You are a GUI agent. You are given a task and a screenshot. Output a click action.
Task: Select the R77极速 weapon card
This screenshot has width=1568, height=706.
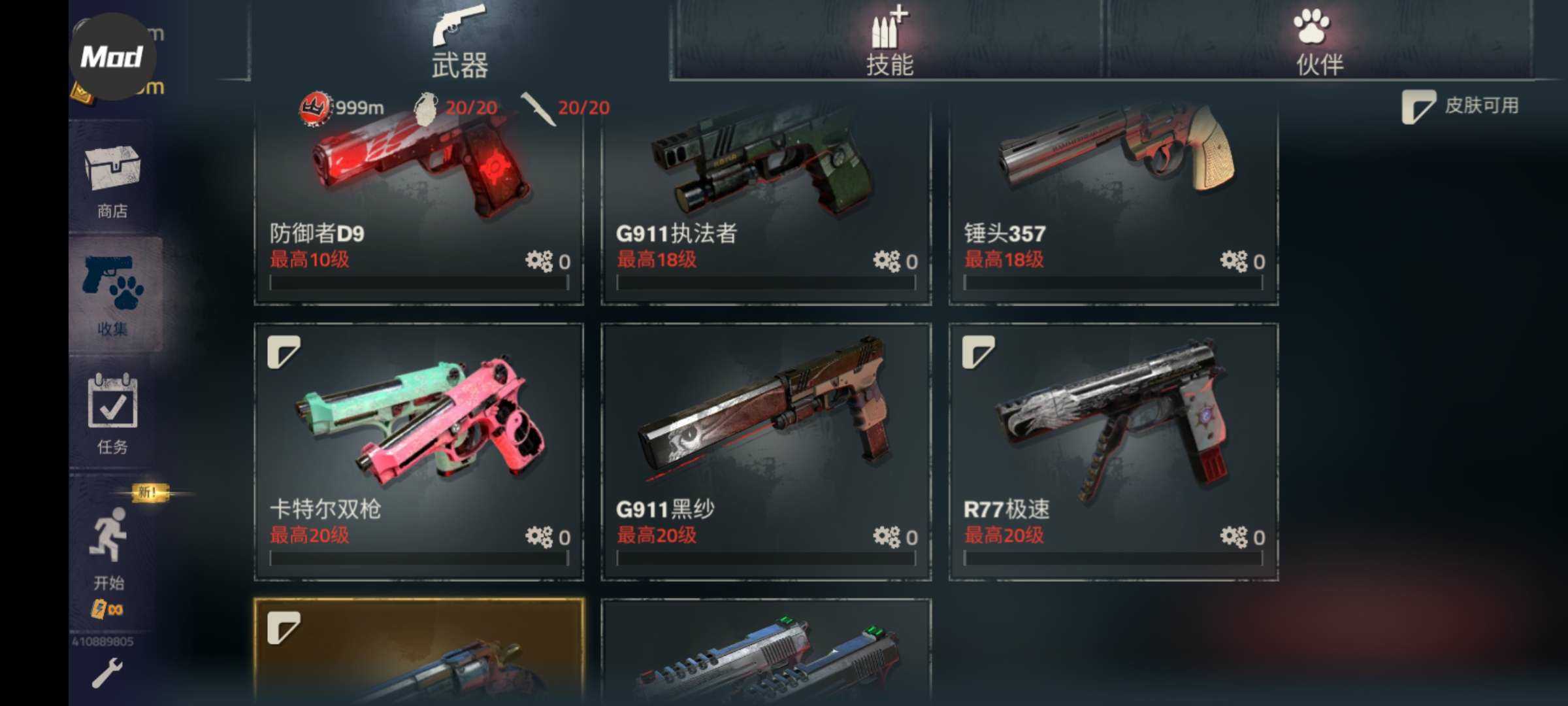point(1113,451)
